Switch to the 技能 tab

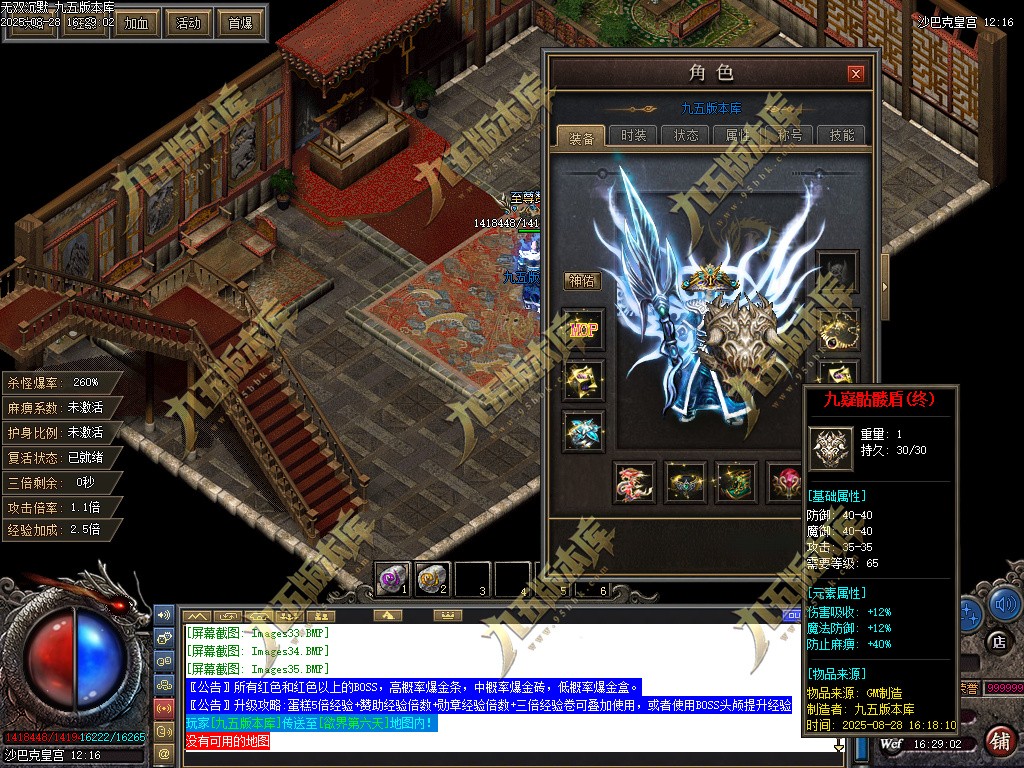841,136
